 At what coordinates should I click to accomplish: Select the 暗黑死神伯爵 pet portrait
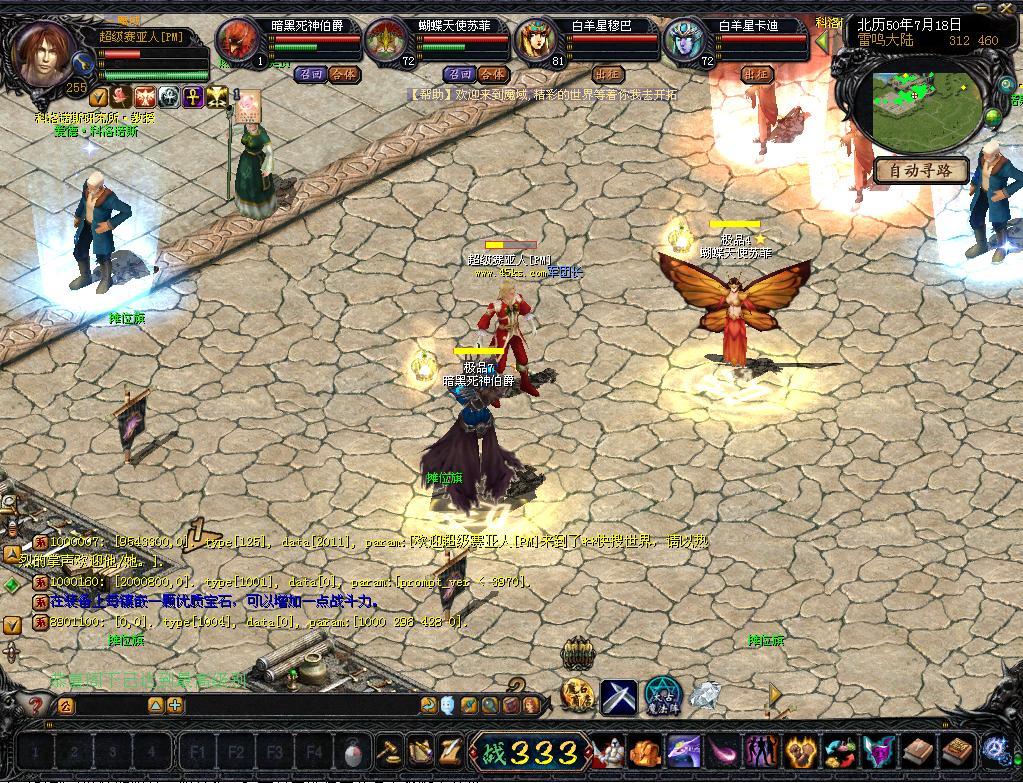[x=237, y=41]
